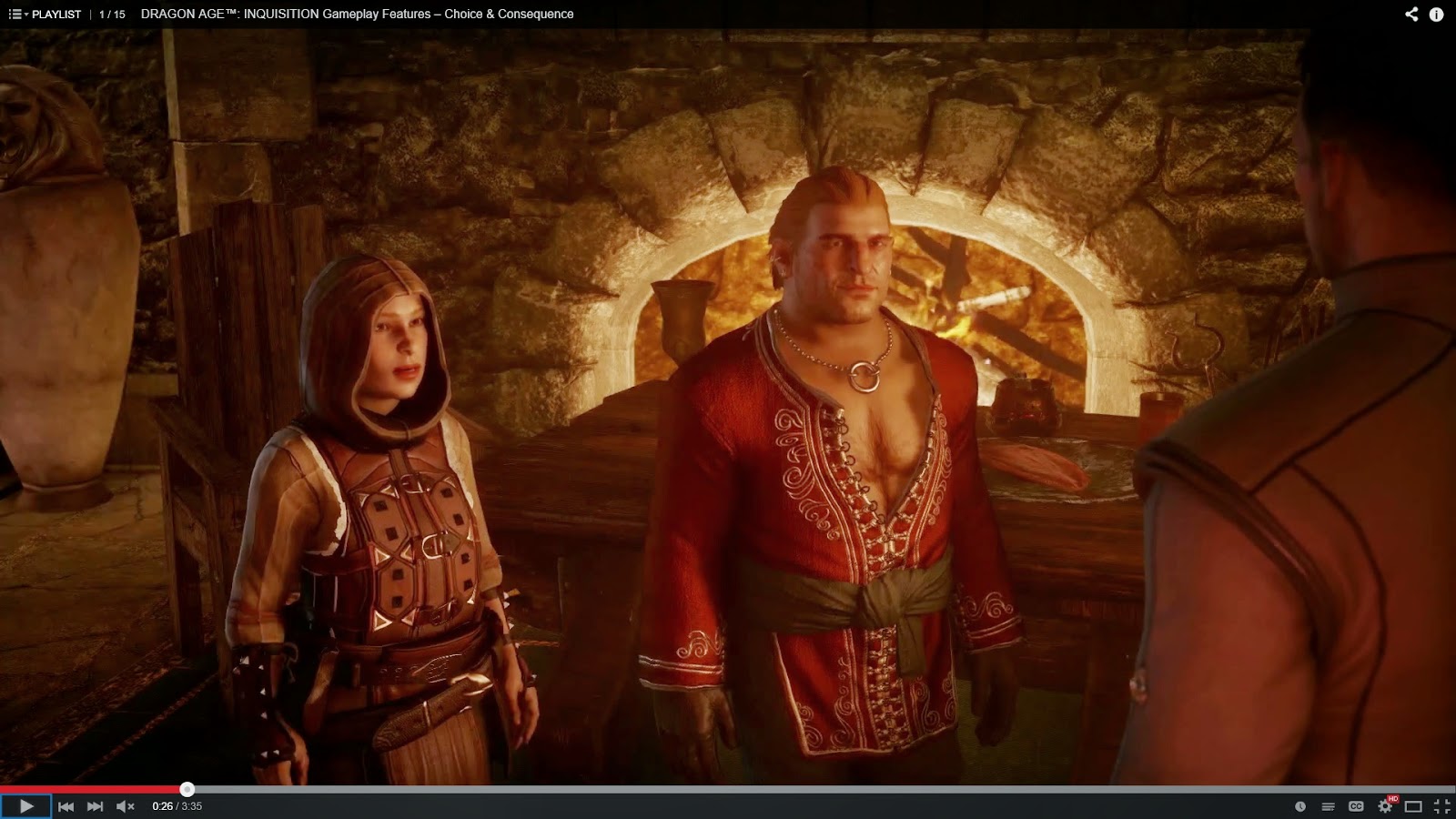Toggle HD quality via gear badge
Viewport: 1456px width, 819px height.
[1392, 798]
